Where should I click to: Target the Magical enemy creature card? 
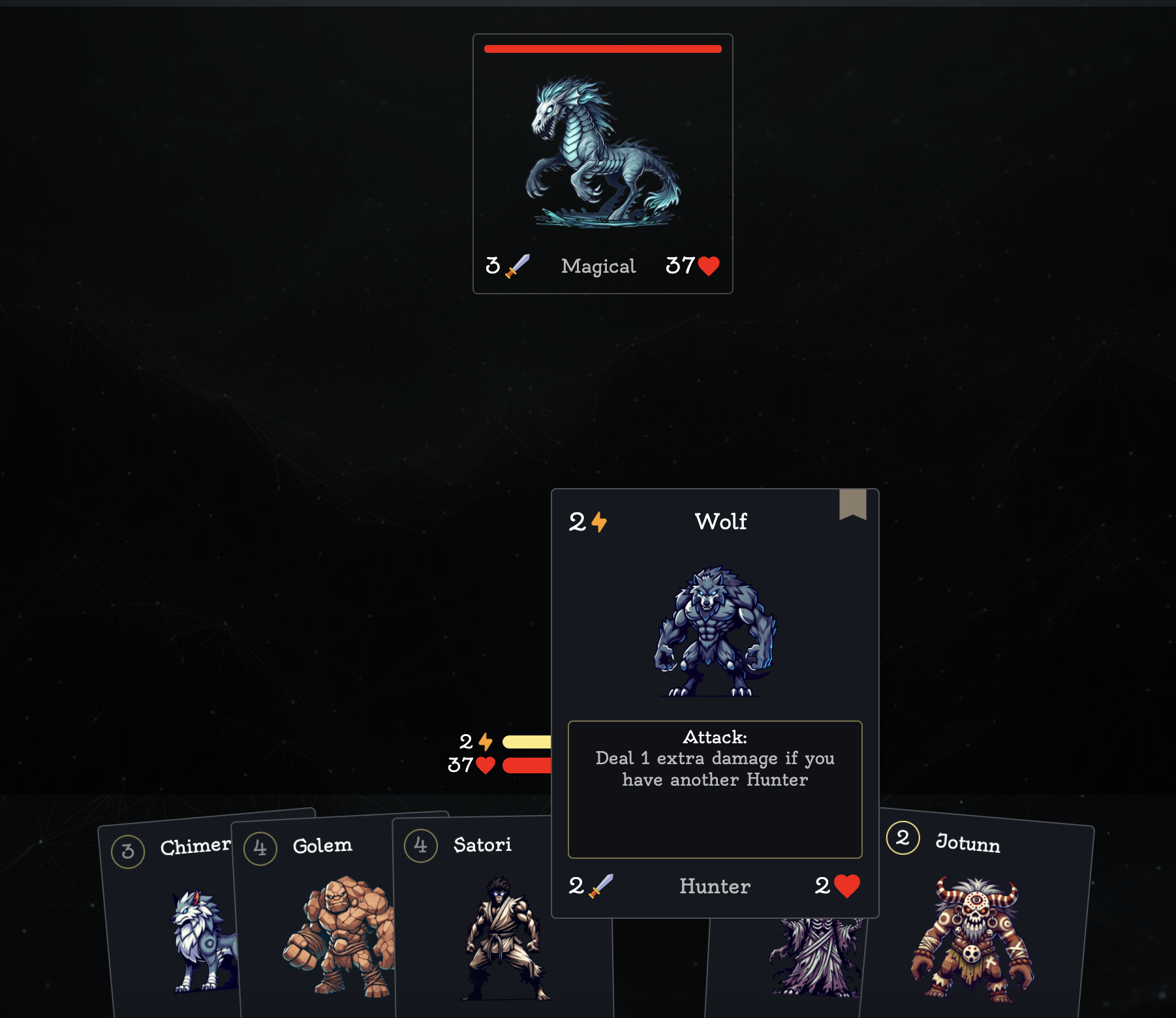pyautogui.click(x=602, y=163)
